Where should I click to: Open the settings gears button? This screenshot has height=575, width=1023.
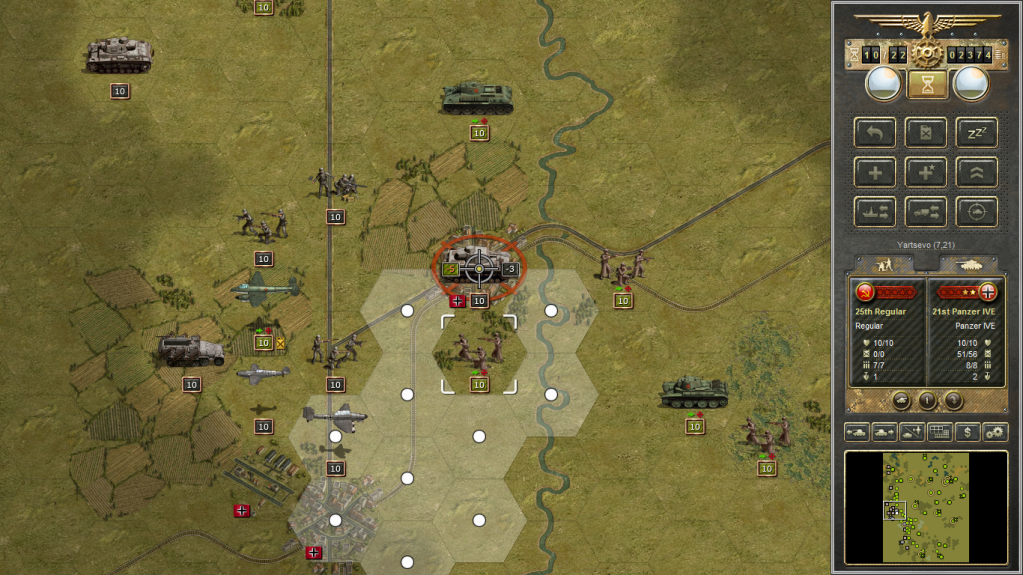(995, 432)
